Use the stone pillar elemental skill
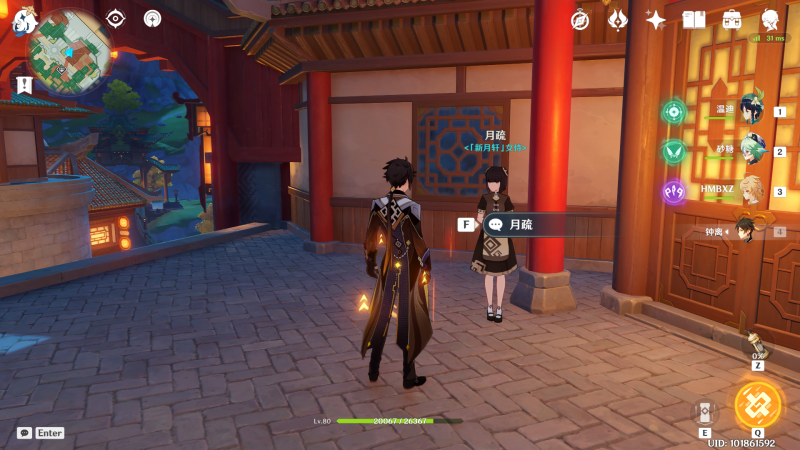Image resolution: width=800 pixels, height=450 pixels. click(x=705, y=410)
